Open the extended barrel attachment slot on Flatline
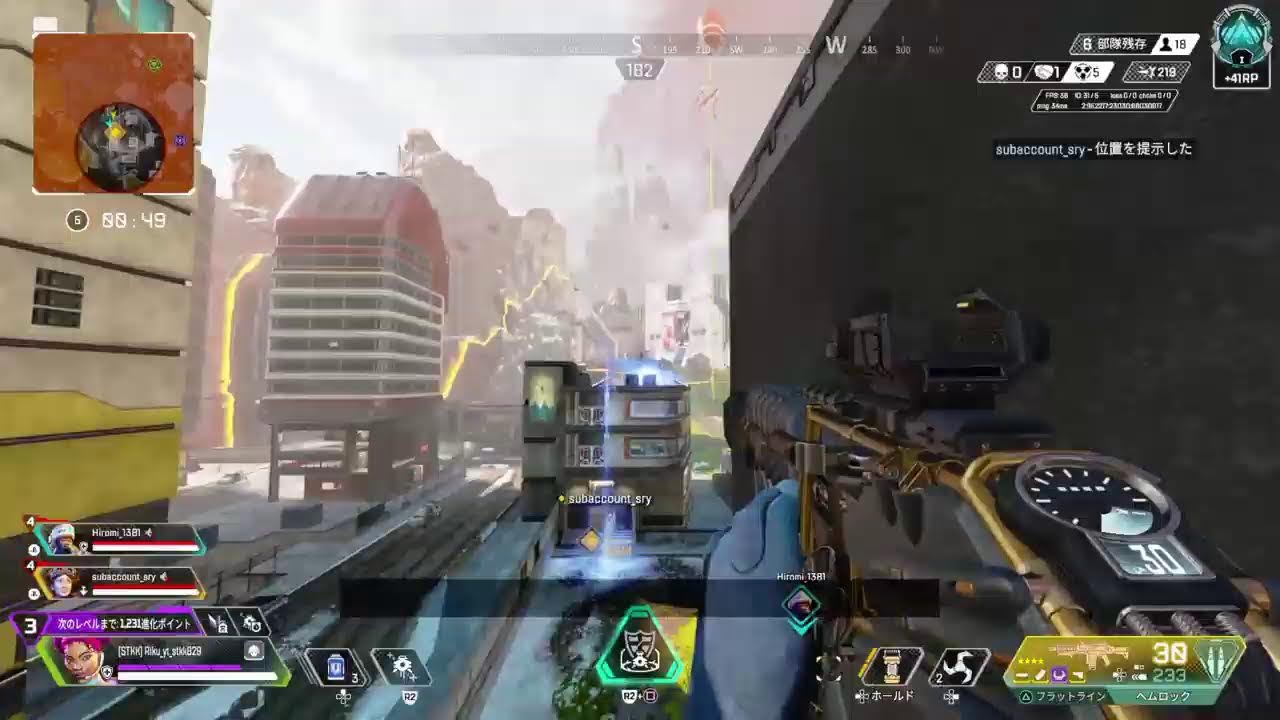This screenshot has height=720, width=1280. (1021, 675)
